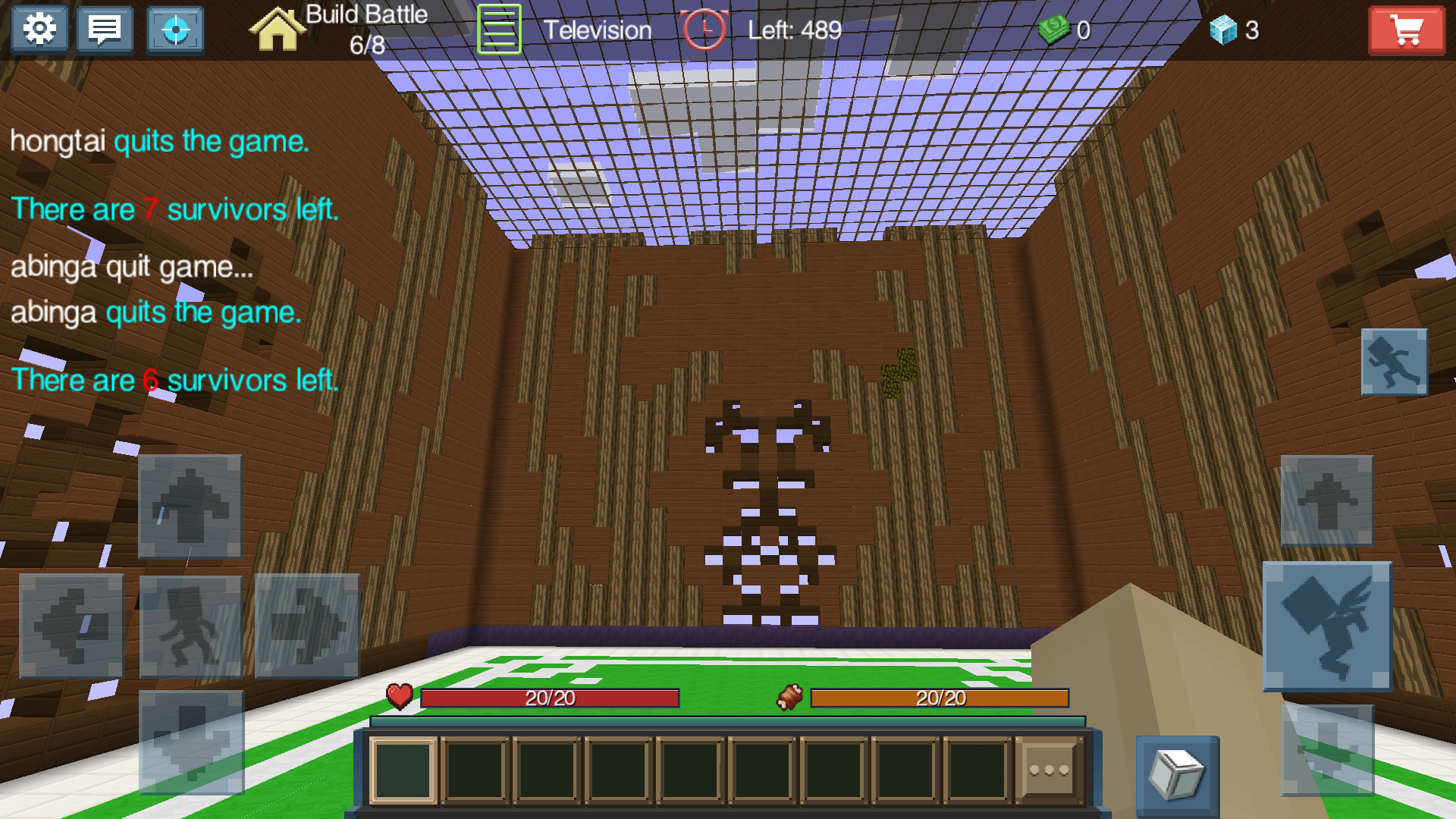Click the Left: 489 countdown display
The width and height of the screenshot is (1456, 819).
pos(792,31)
